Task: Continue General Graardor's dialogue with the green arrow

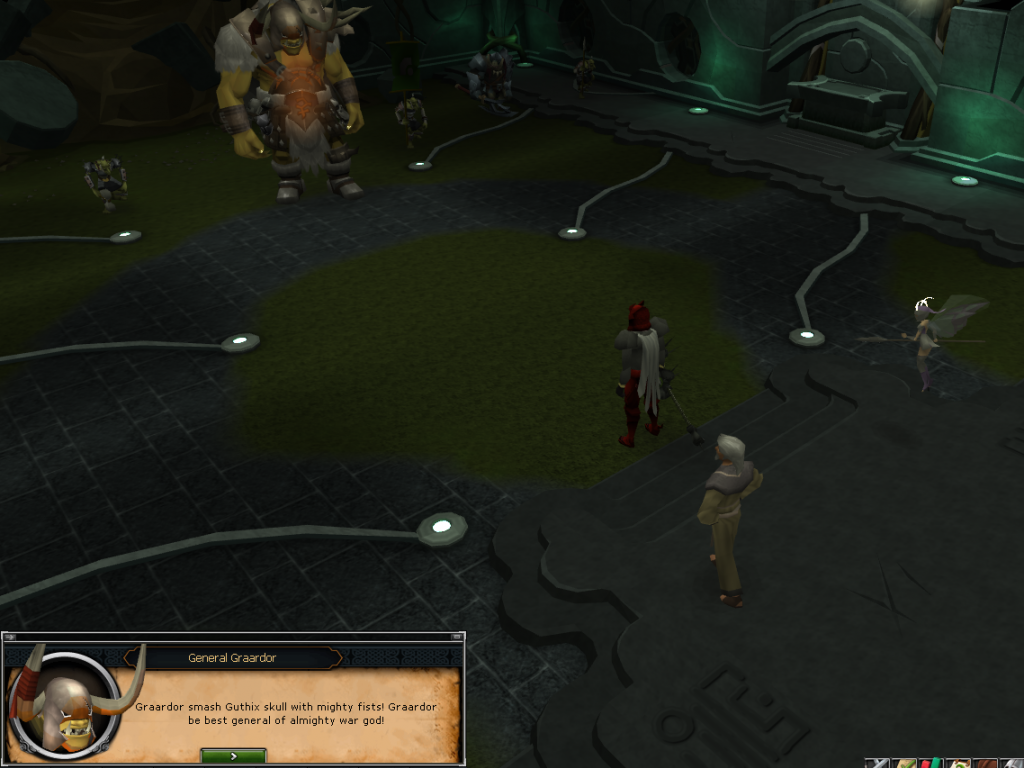Action: click(233, 756)
